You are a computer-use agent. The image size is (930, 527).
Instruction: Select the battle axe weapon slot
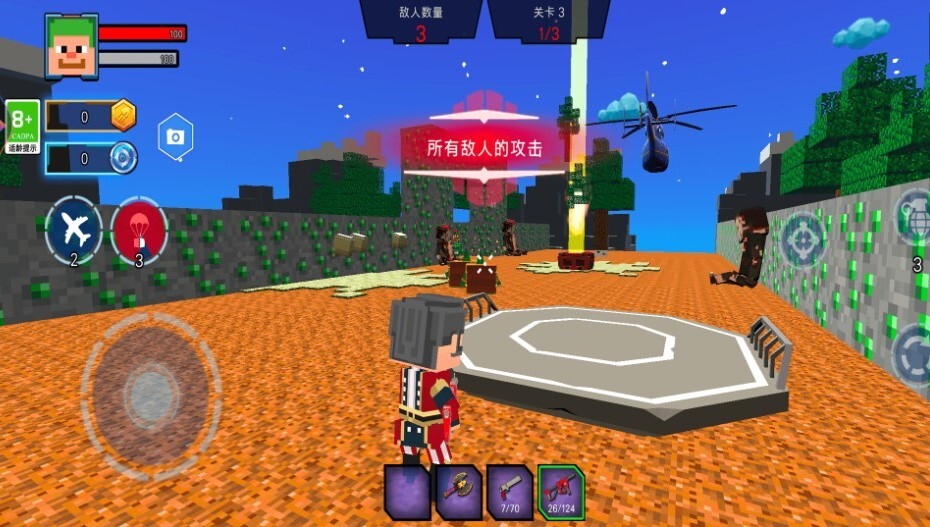[x=459, y=491]
